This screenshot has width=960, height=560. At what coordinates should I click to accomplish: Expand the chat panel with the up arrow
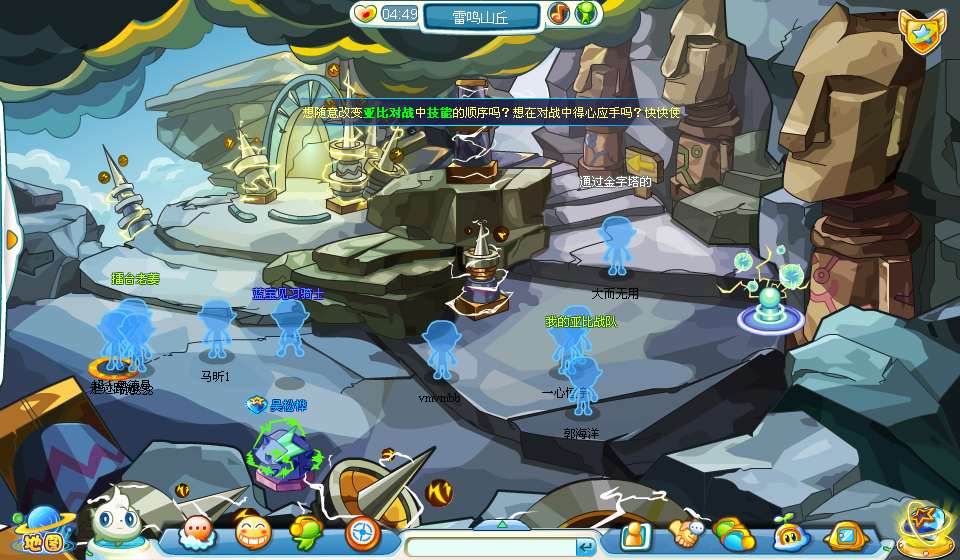click(x=503, y=524)
